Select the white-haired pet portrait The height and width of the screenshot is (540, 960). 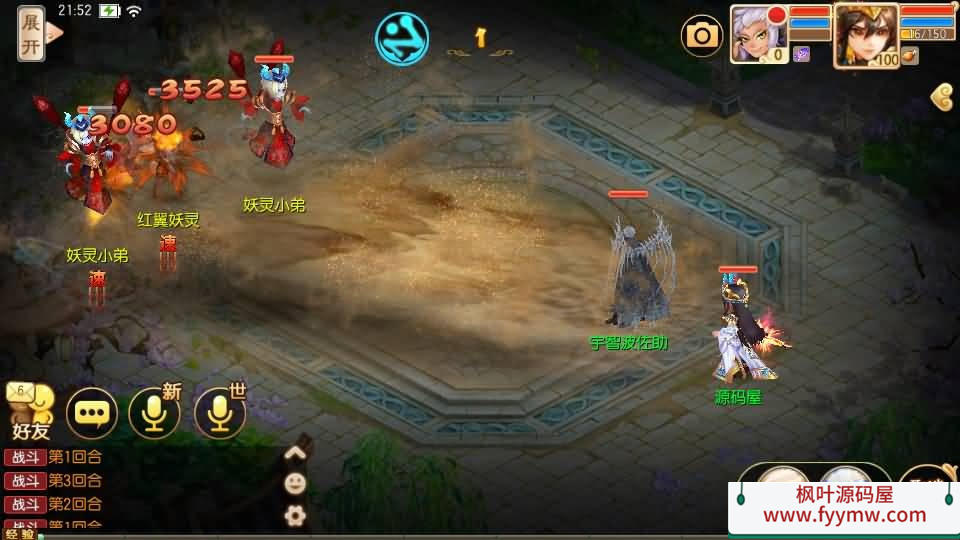[759, 34]
